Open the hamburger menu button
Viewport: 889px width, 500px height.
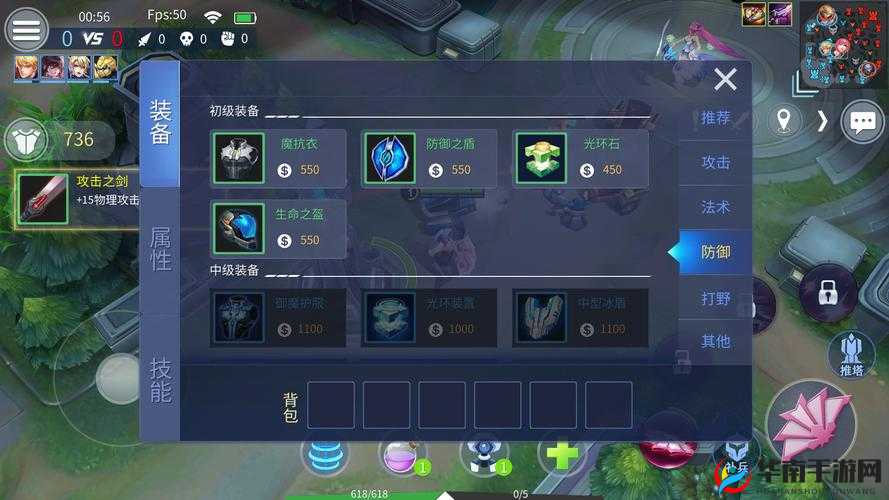pos(25,29)
